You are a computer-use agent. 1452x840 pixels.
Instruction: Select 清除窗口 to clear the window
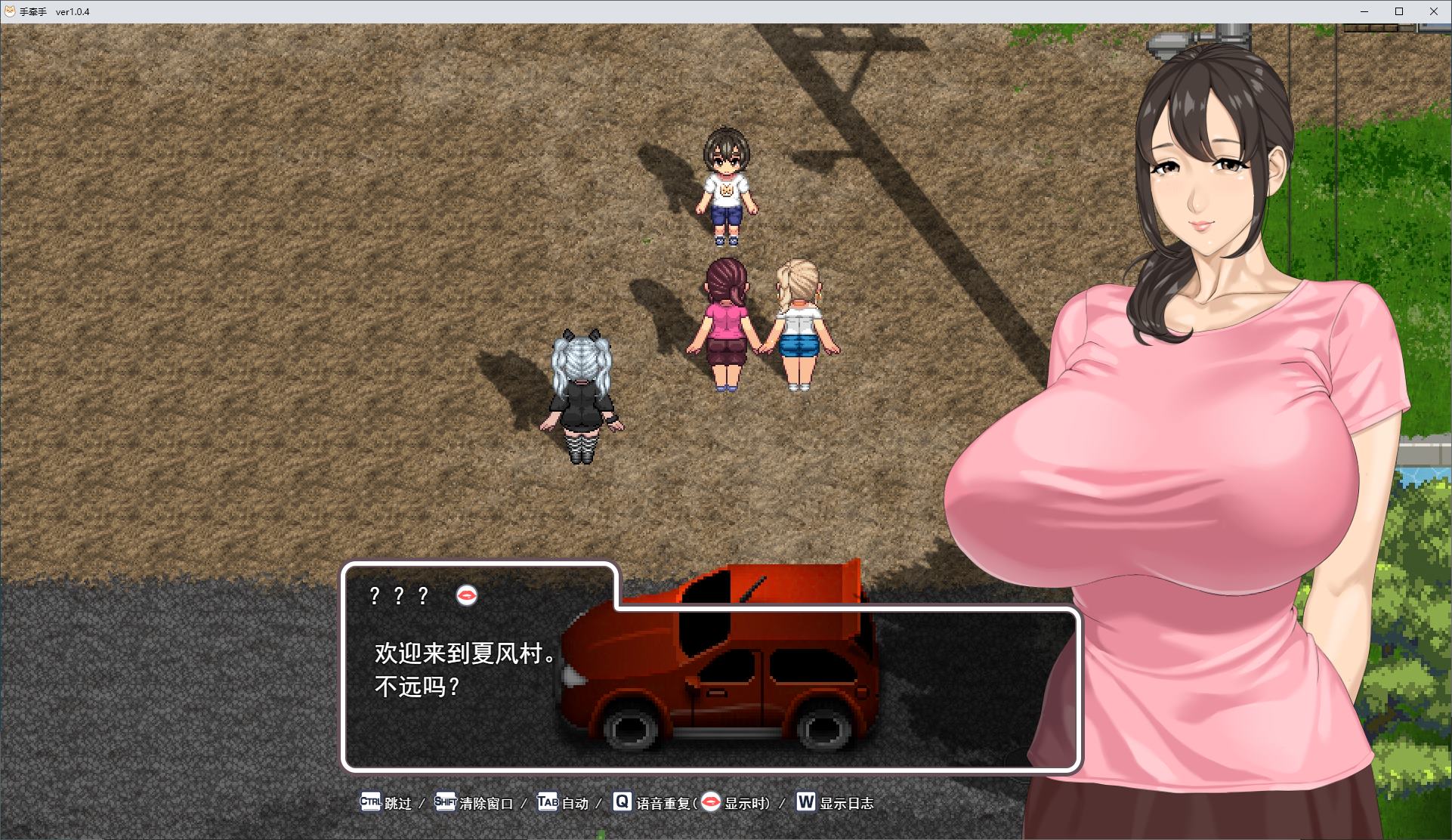pyautogui.click(x=487, y=804)
